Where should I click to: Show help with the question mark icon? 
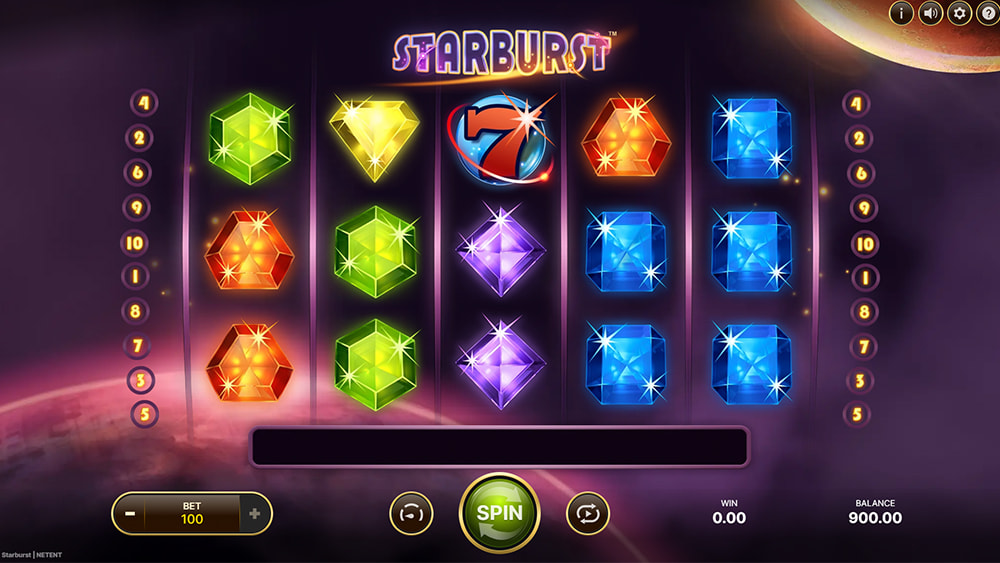point(988,13)
